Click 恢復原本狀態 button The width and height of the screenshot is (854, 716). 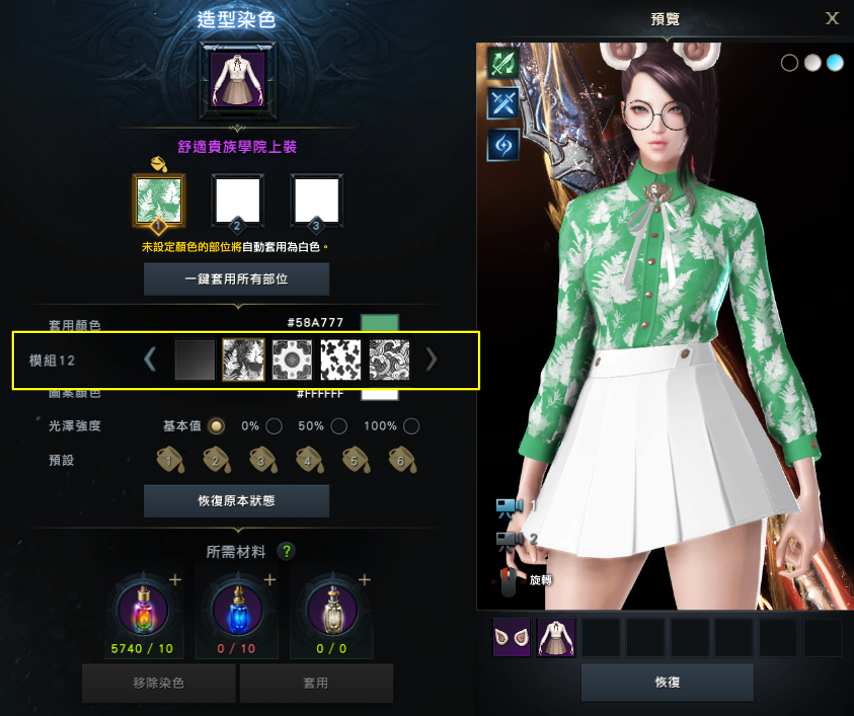pos(236,500)
